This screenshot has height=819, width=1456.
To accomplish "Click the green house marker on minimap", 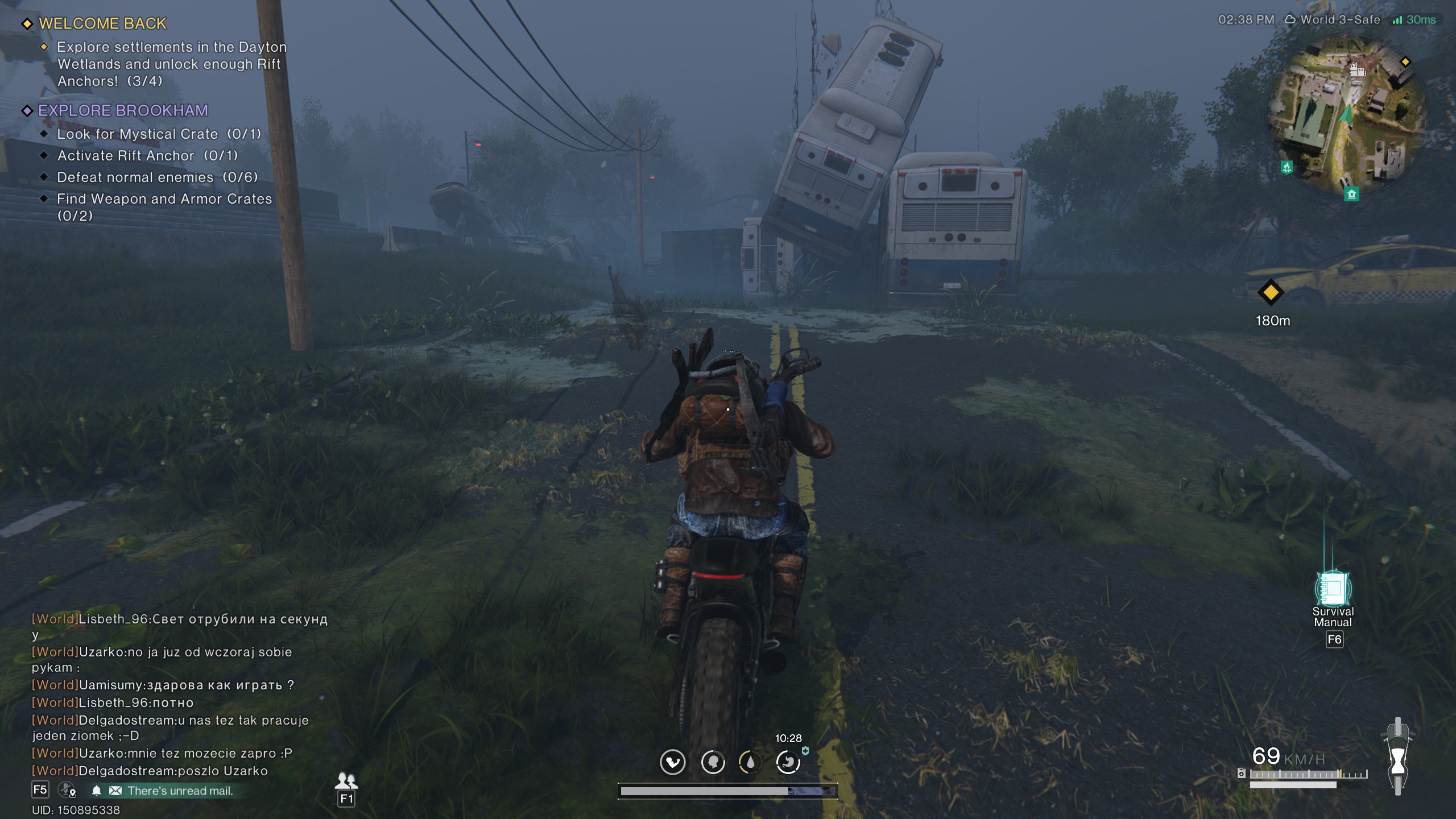I will pyautogui.click(x=1351, y=195).
